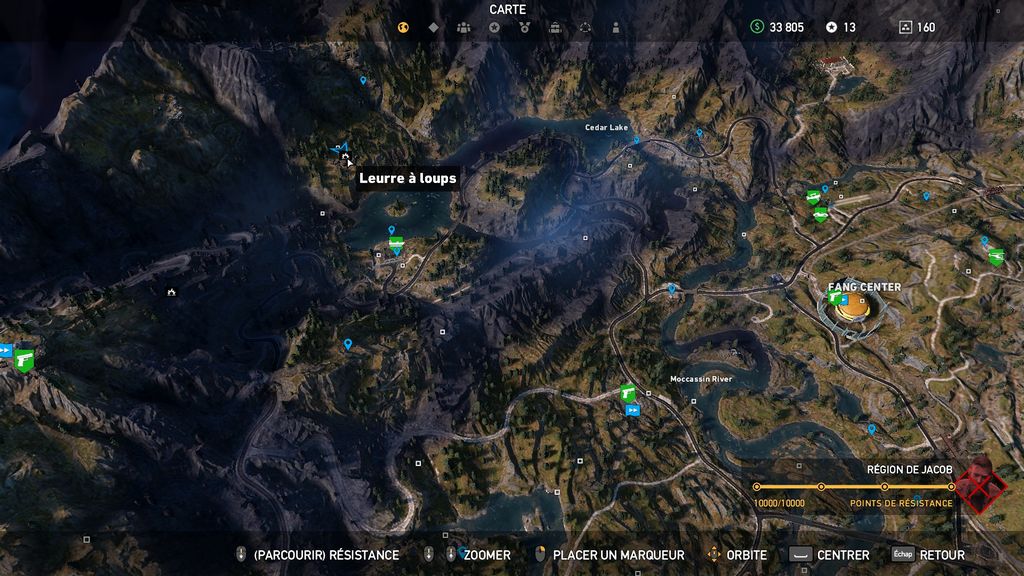1024x576 pixels.
Task: Open the briefcase icon tab
Action: tap(555, 27)
